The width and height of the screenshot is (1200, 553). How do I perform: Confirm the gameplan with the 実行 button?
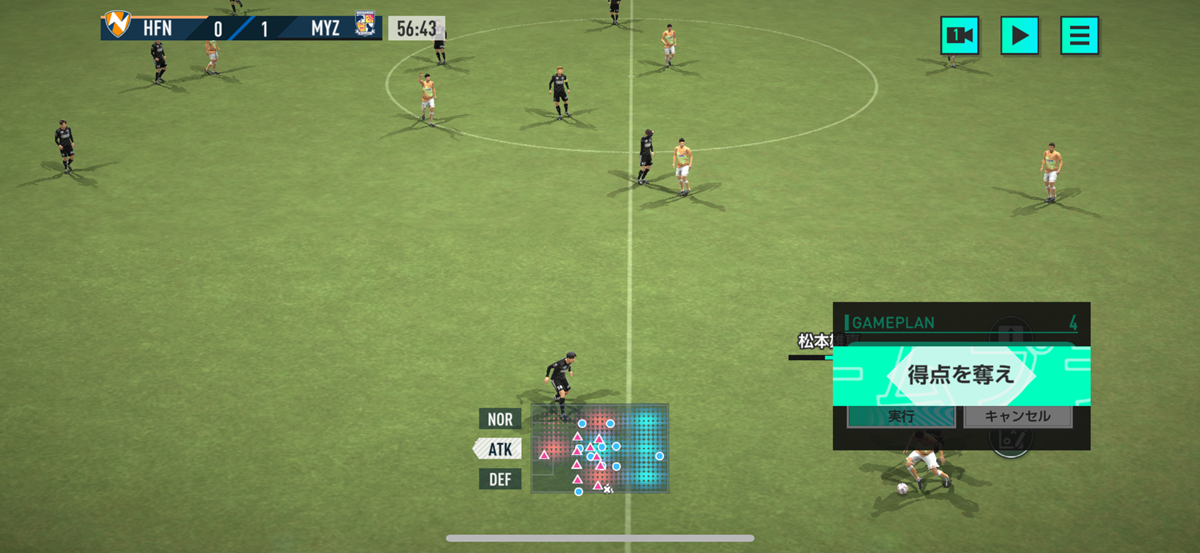tap(901, 416)
